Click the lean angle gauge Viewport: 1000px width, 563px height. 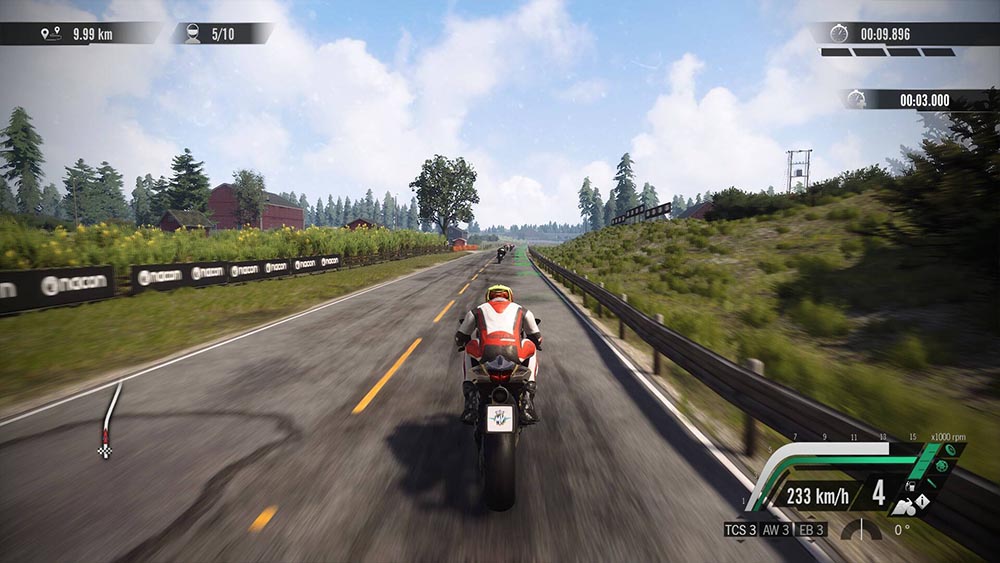pos(859,528)
